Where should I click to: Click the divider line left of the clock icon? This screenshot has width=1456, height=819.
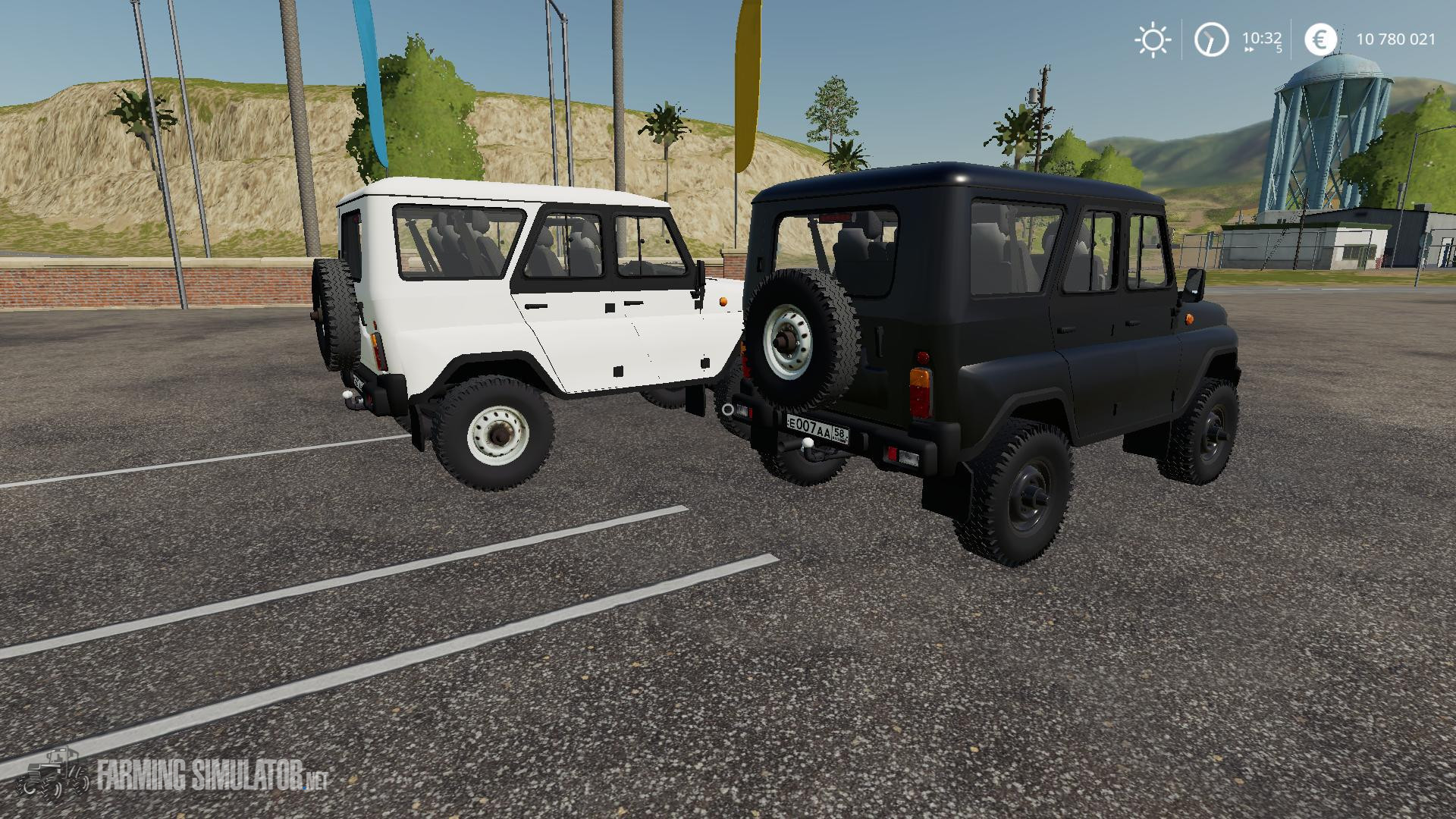click(x=1181, y=39)
